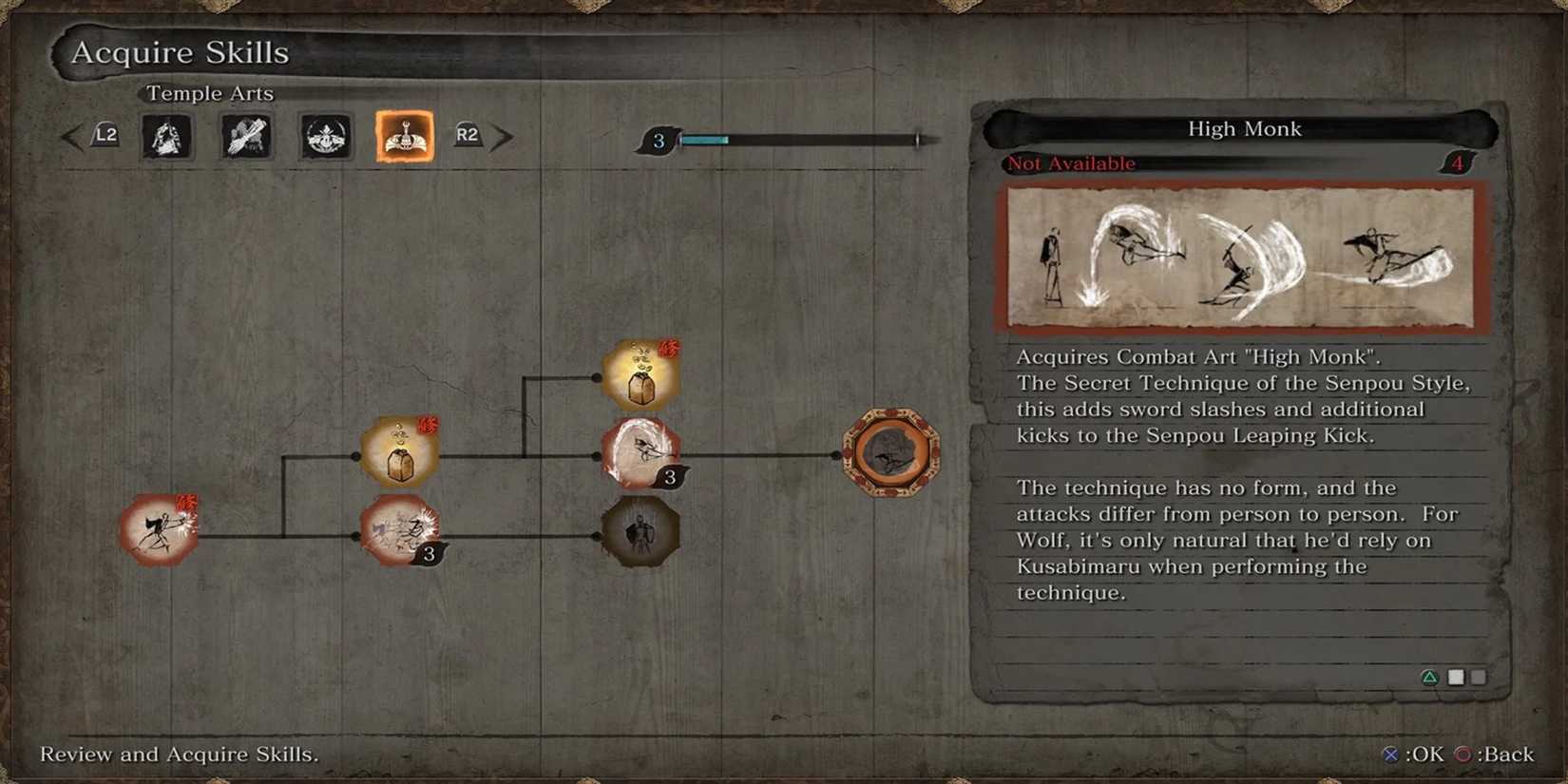Viewport: 1568px width, 784px height.
Task: Select the middle gold sen pouch skill node
Action: pyautogui.click(x=399, y=449)
